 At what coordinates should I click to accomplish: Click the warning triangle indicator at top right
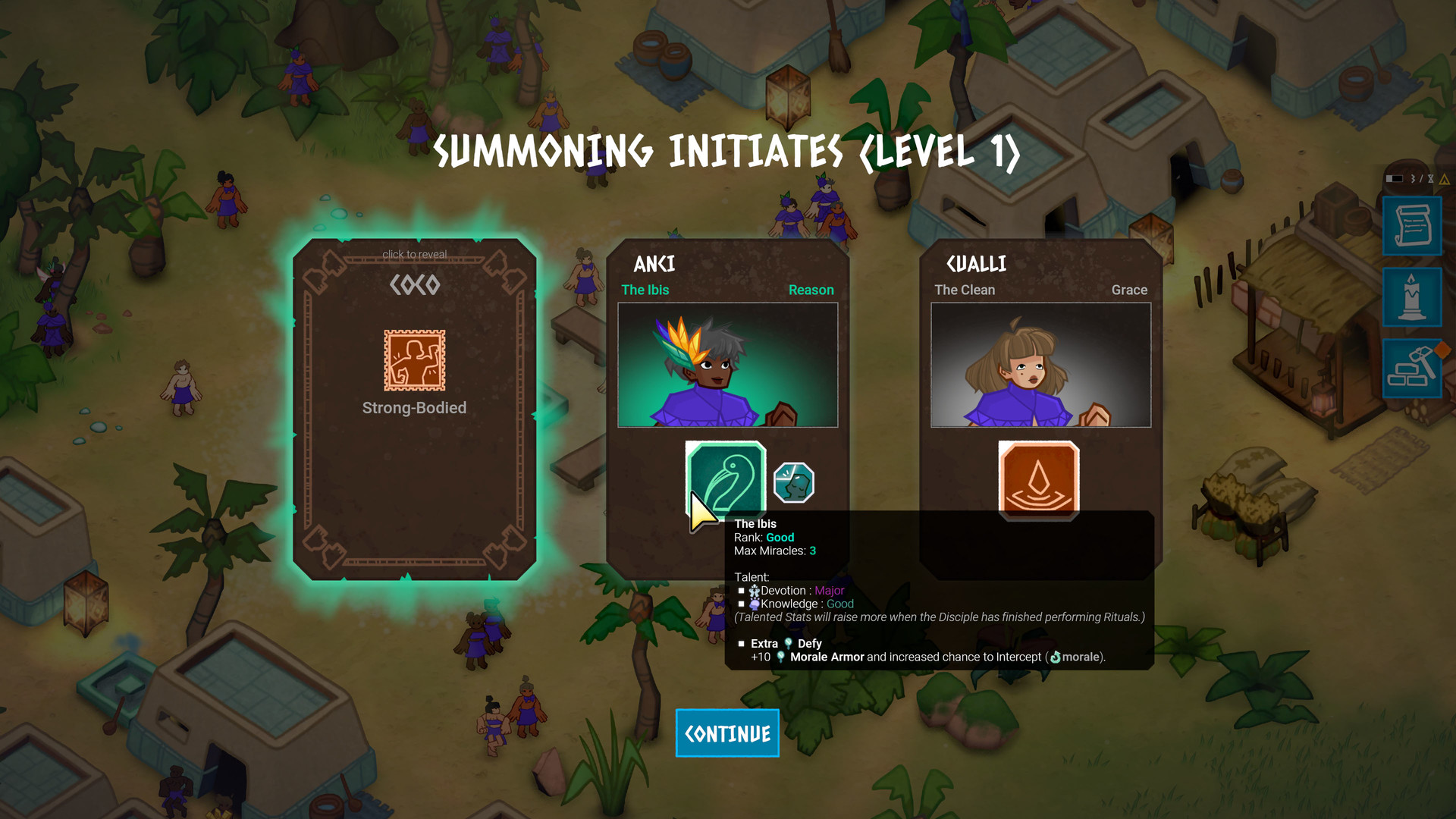coord(1445,180)
